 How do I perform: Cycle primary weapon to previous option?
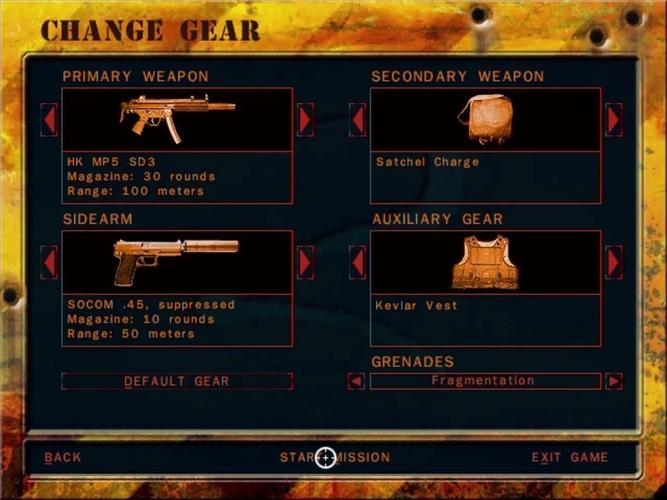click(x=49, y=120)
